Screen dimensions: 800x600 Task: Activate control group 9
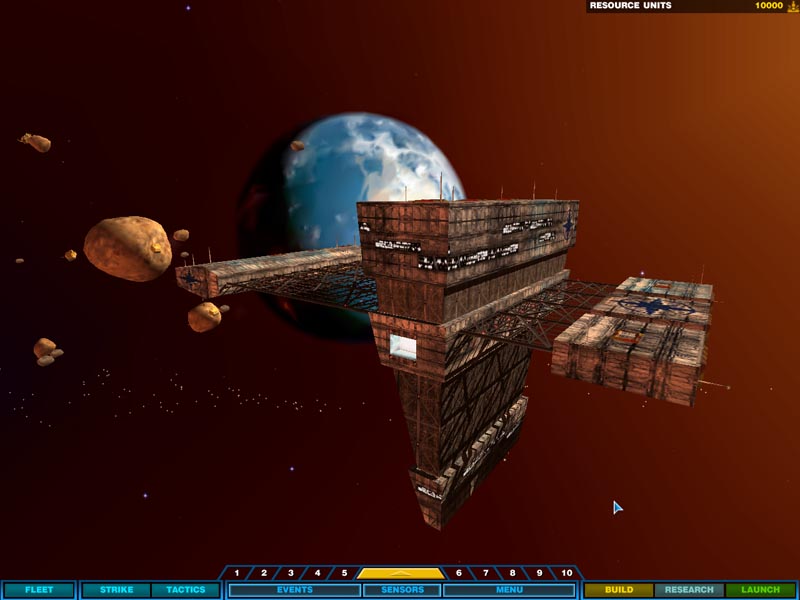[540, 573]
